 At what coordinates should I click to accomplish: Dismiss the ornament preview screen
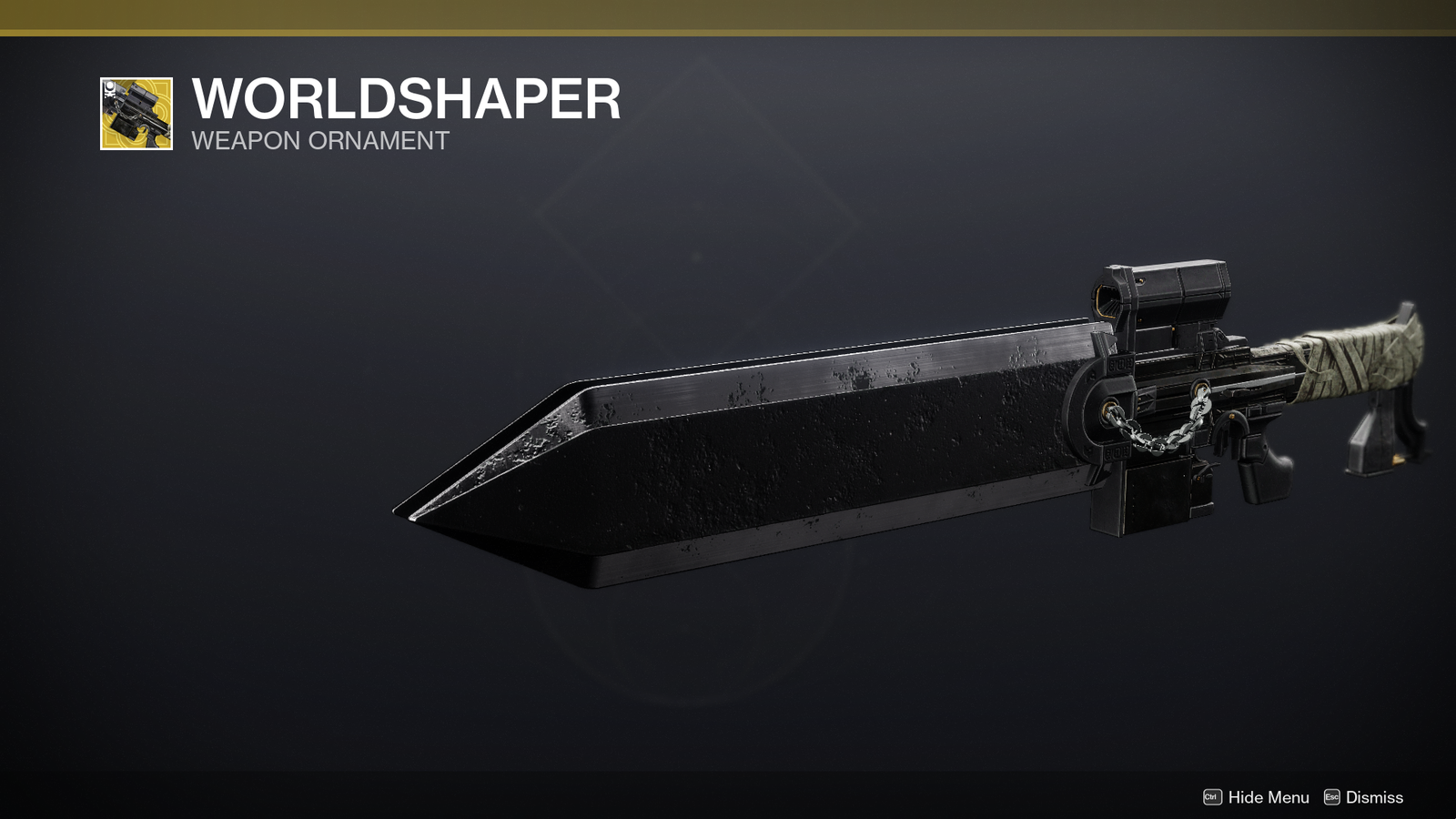[x=1374, y=797]
